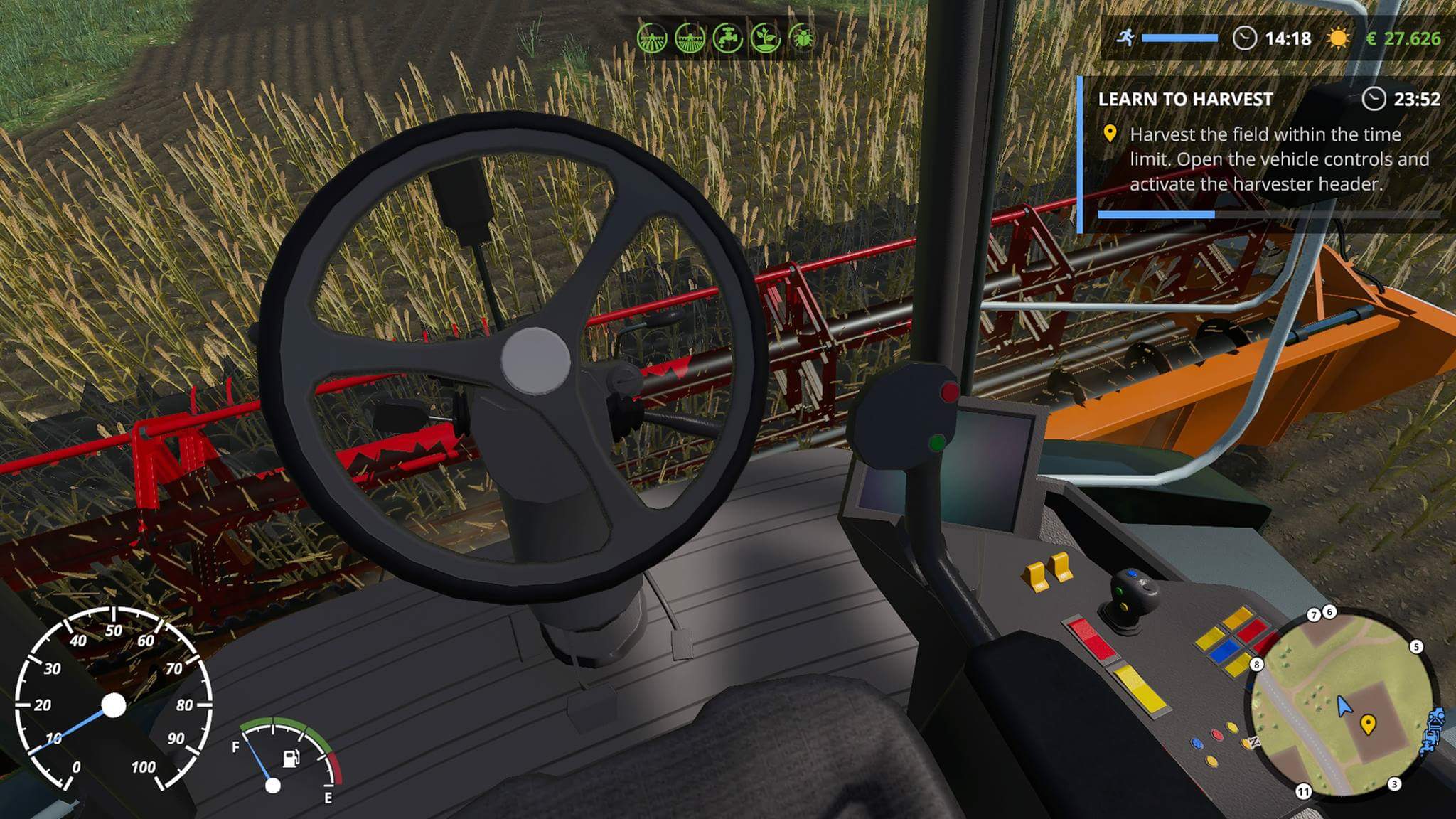
Task: Click the yellow objective pin on the minimap
Action: (x=1367, y=724)
